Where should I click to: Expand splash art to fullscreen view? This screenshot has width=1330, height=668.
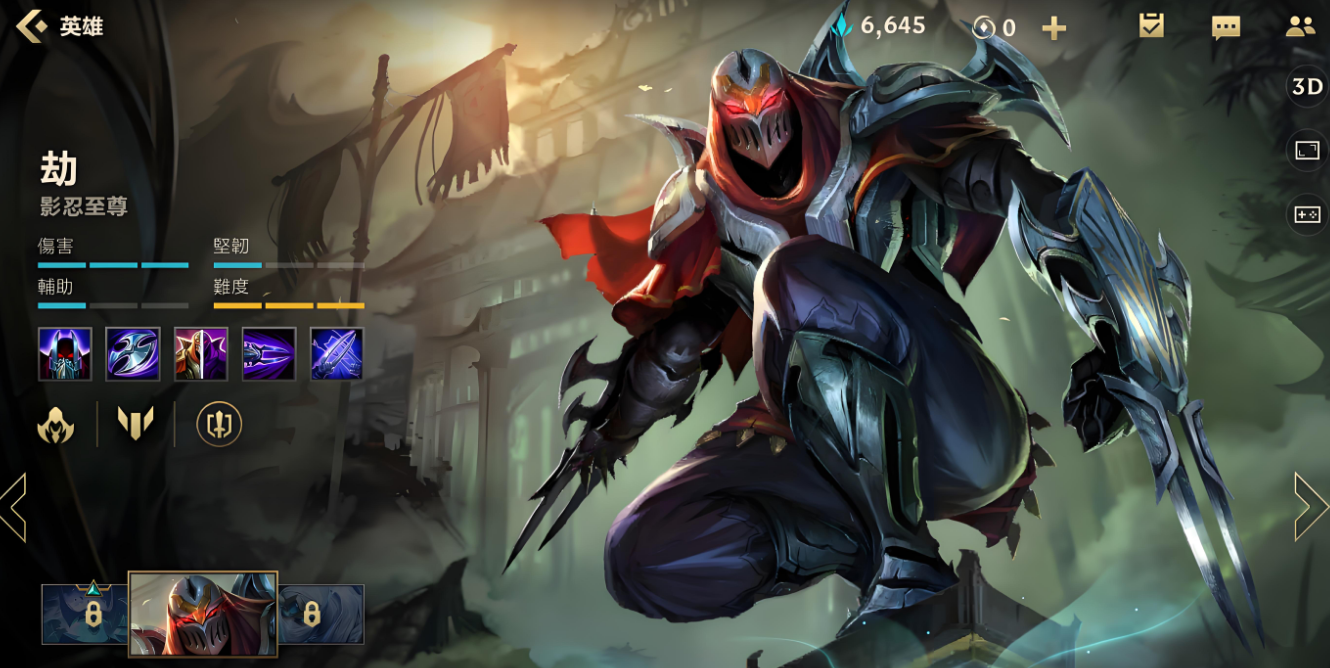point(1307,150)
